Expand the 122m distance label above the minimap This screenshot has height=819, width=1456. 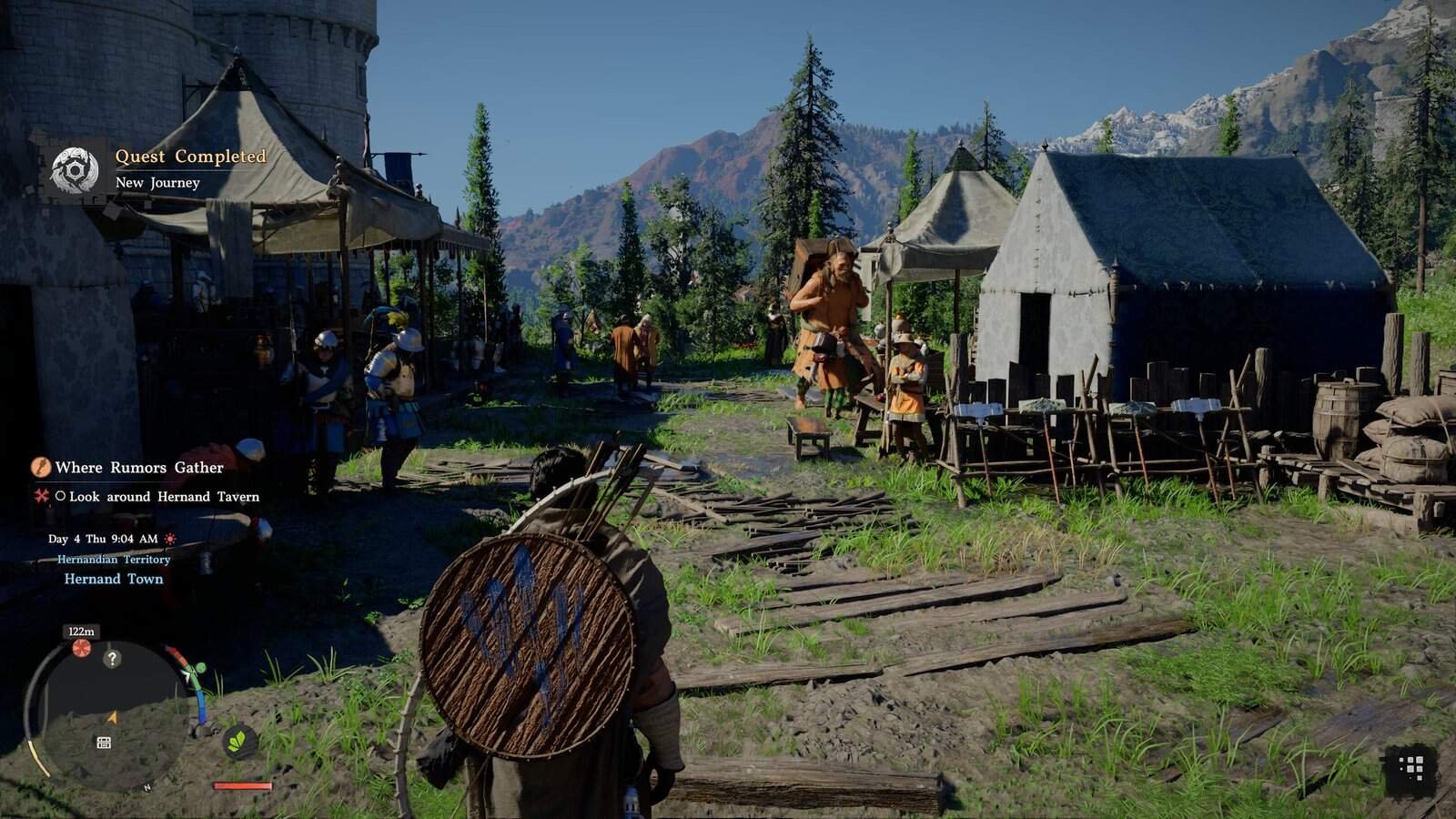(x=80, y=632)
